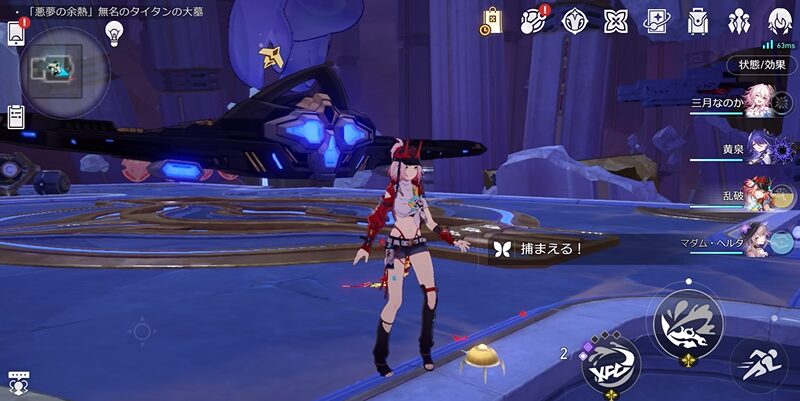Click the 状態/効果 status button
800x401 pixels.
(761, 65)
